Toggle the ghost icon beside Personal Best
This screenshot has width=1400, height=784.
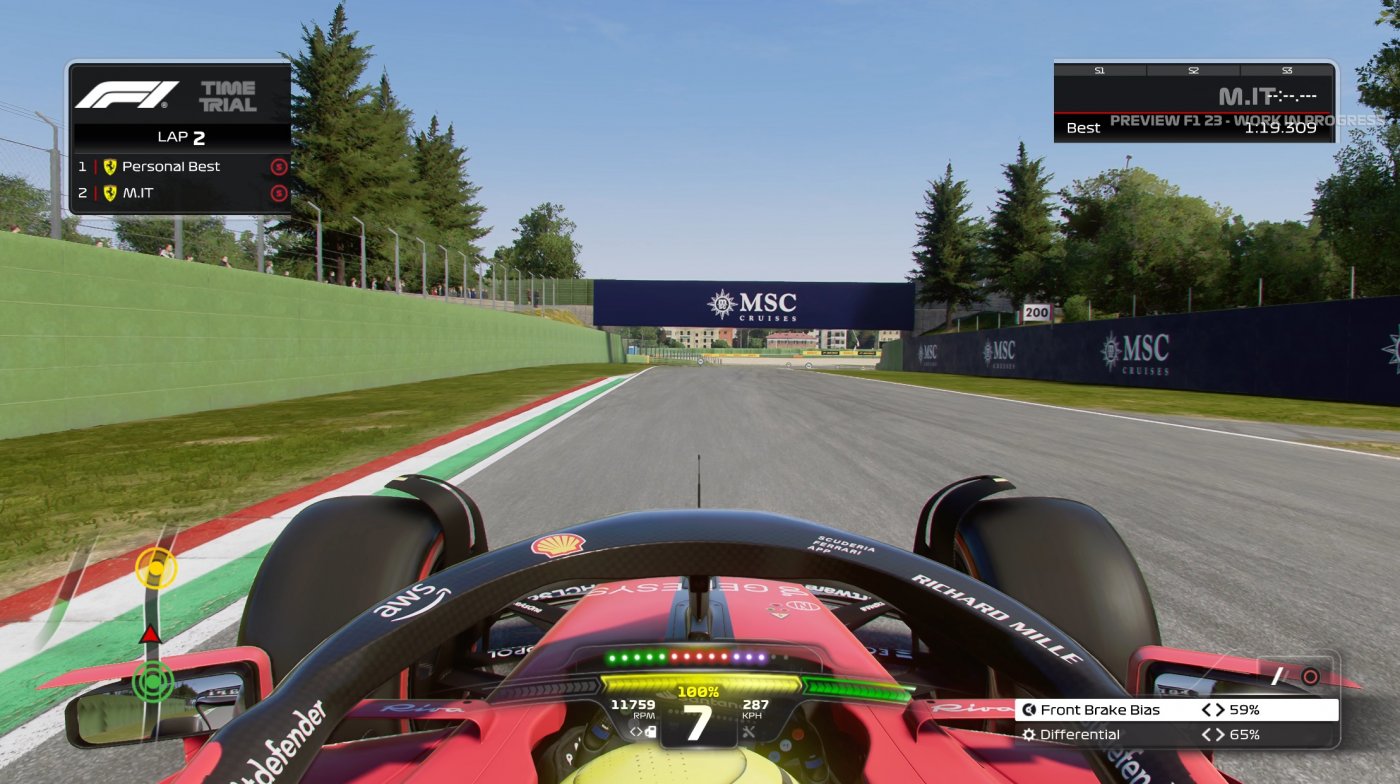[280, 167]
